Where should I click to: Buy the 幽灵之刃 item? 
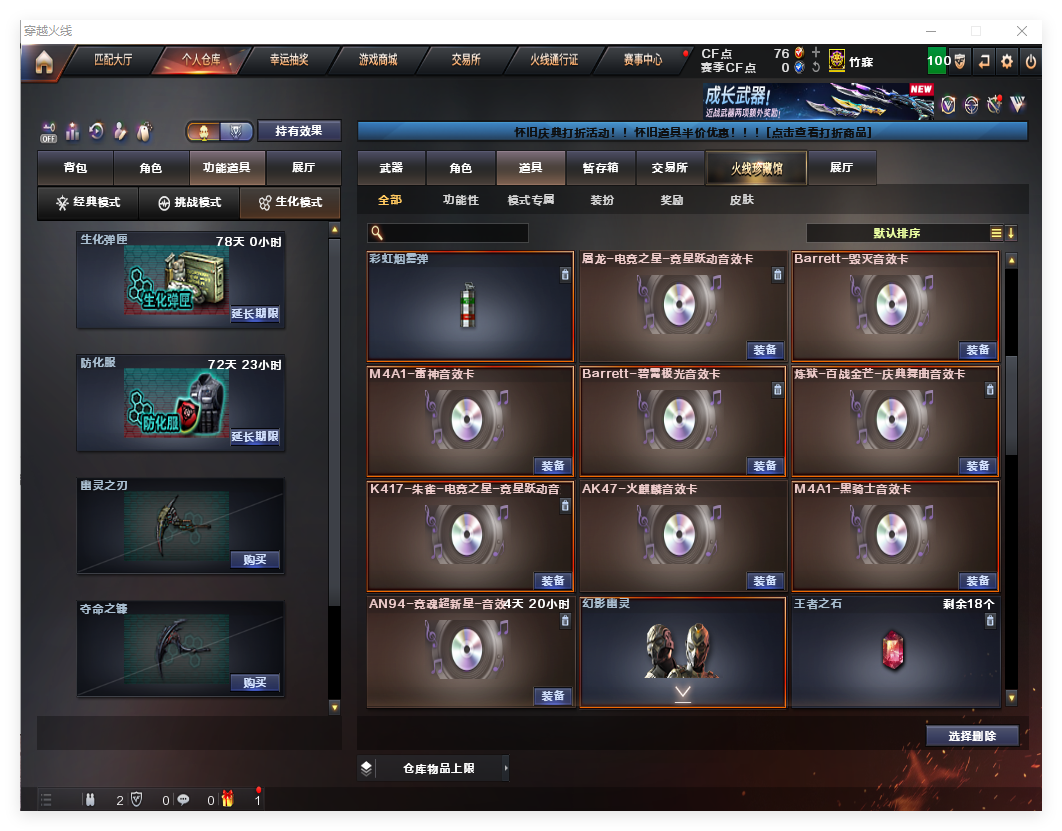[x=255, y=560]
